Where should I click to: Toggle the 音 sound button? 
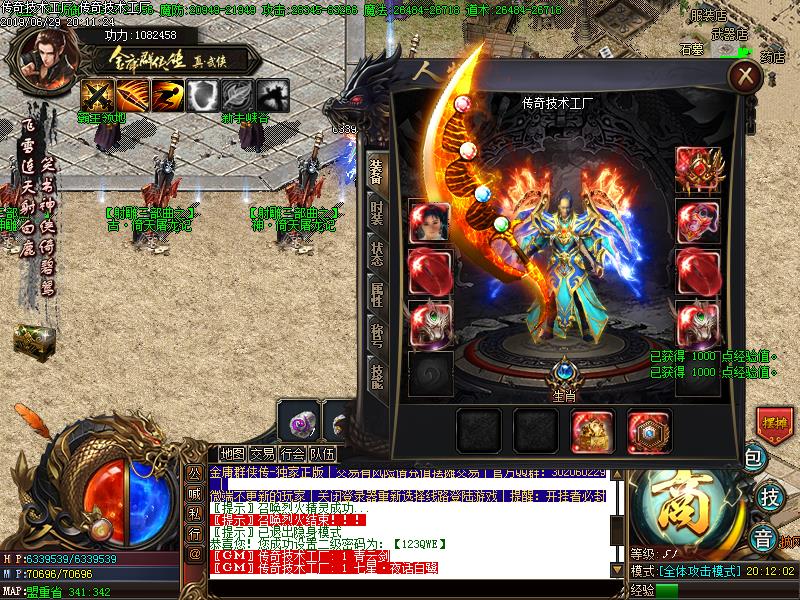(x=763, y=534)
